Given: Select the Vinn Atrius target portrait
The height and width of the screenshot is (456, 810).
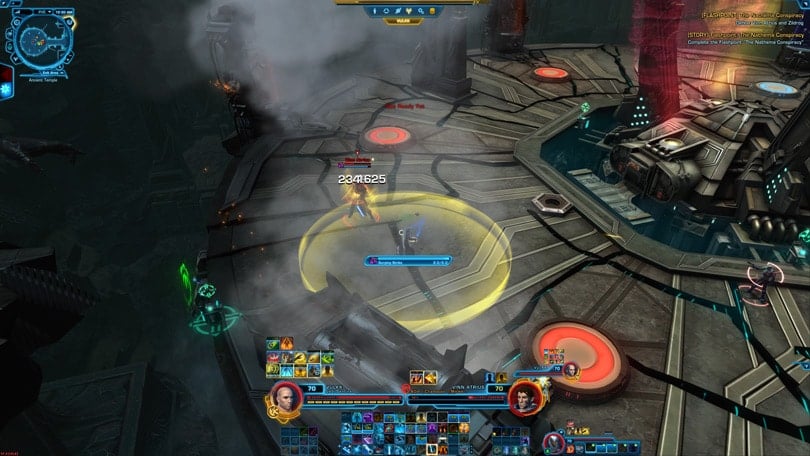Looking at the screenshot, I should [x=522, y=397].
